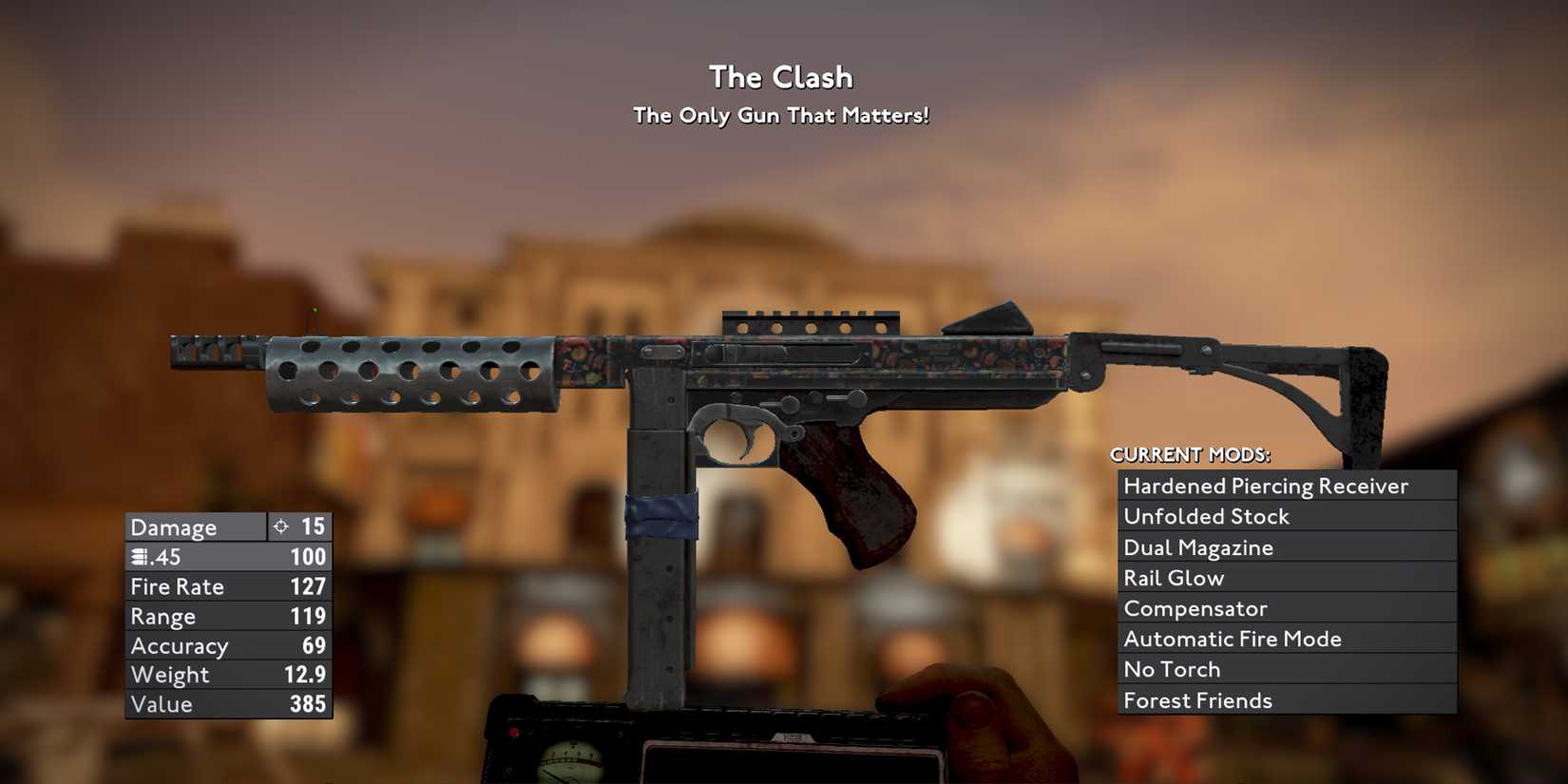Toggle the Automatic Fire Mode mod

(x=1232, y=639)
